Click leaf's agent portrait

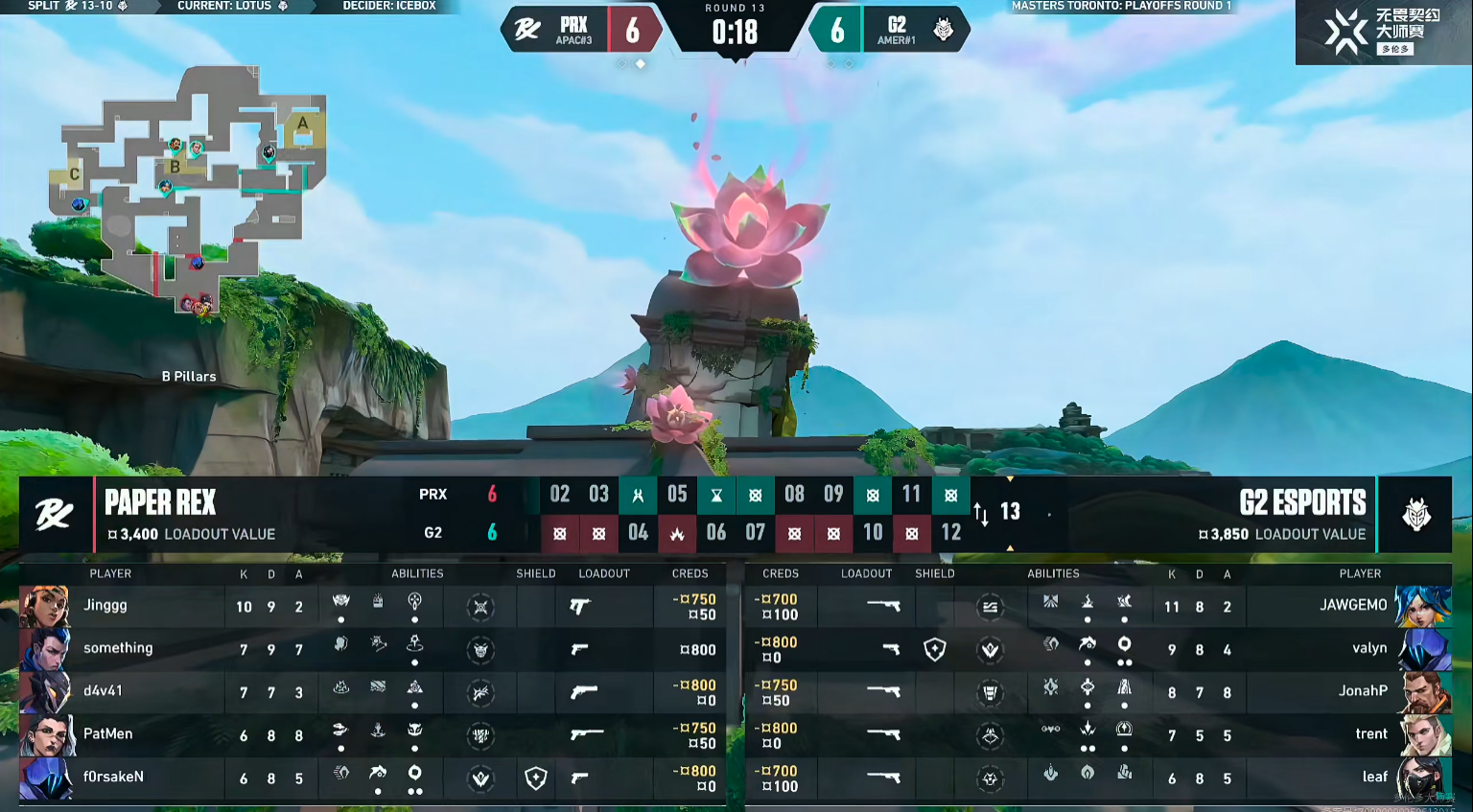point(1423,777)
